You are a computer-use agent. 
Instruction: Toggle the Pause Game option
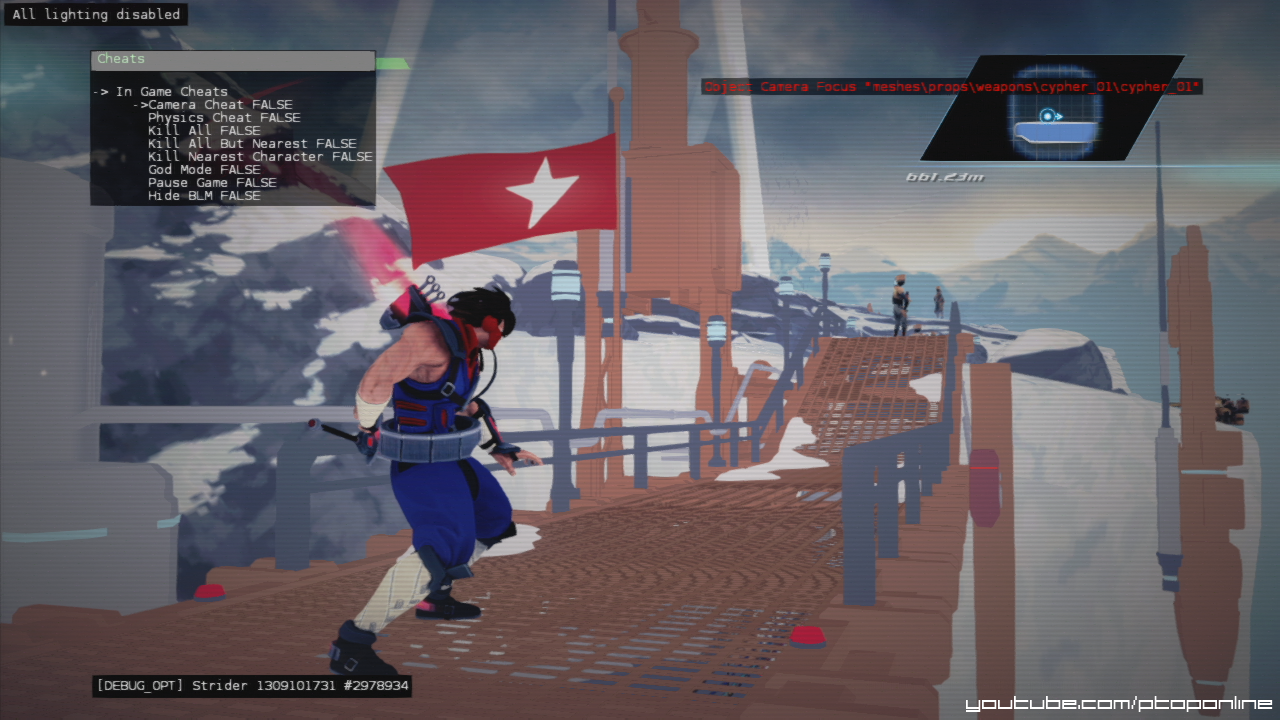coord(211,183)
